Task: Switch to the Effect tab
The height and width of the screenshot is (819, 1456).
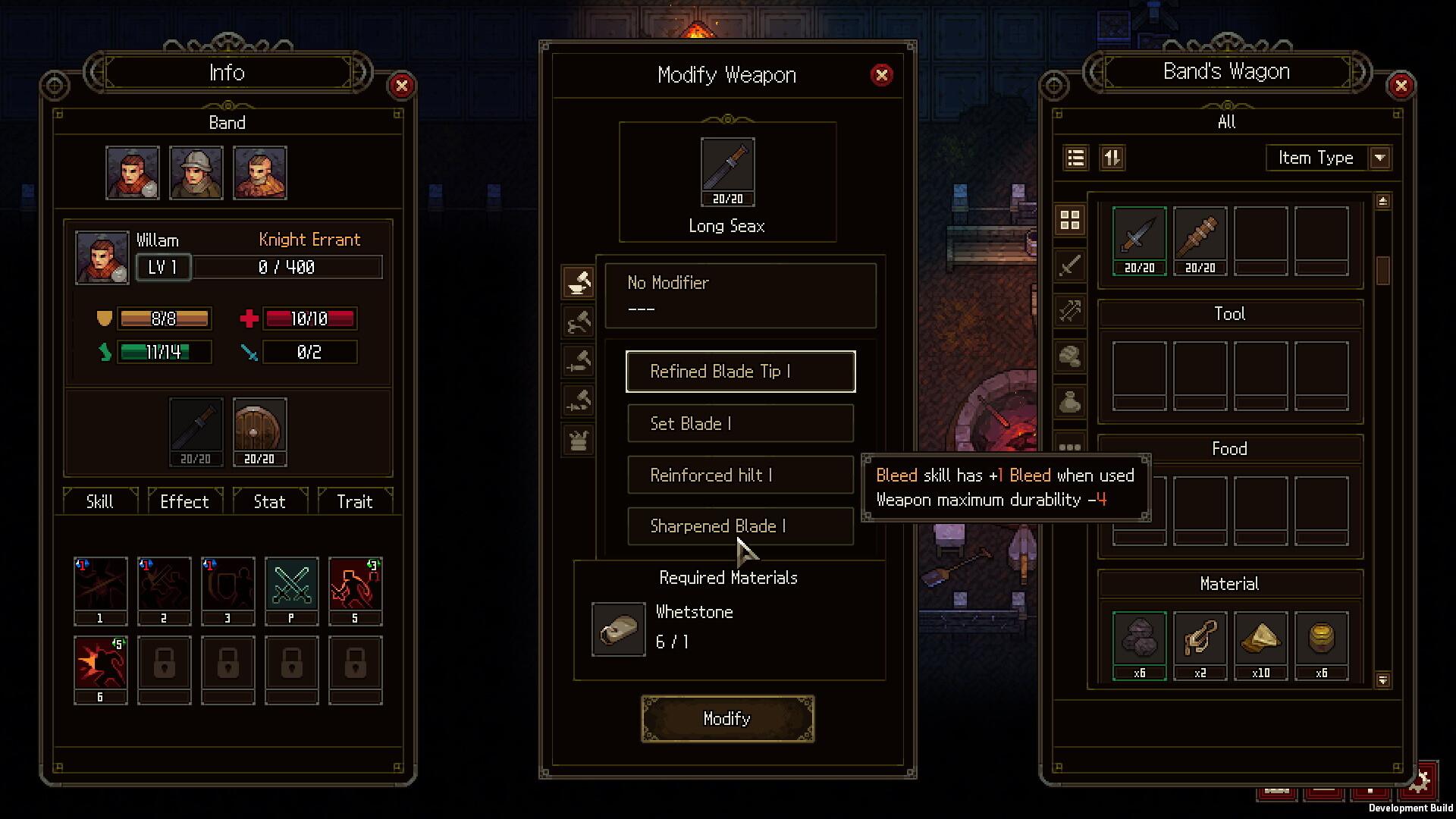Action: [184, 501]
